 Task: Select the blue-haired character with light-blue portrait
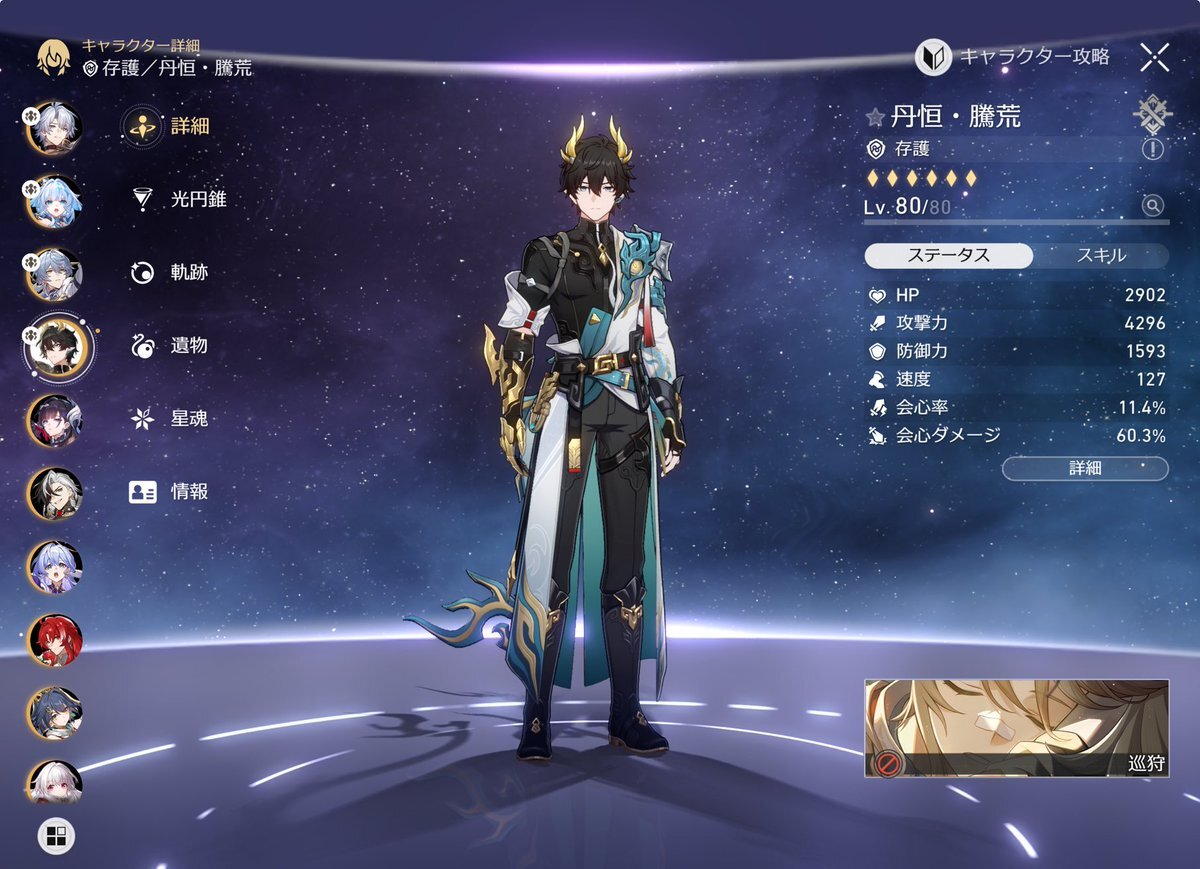pos(55,201)
